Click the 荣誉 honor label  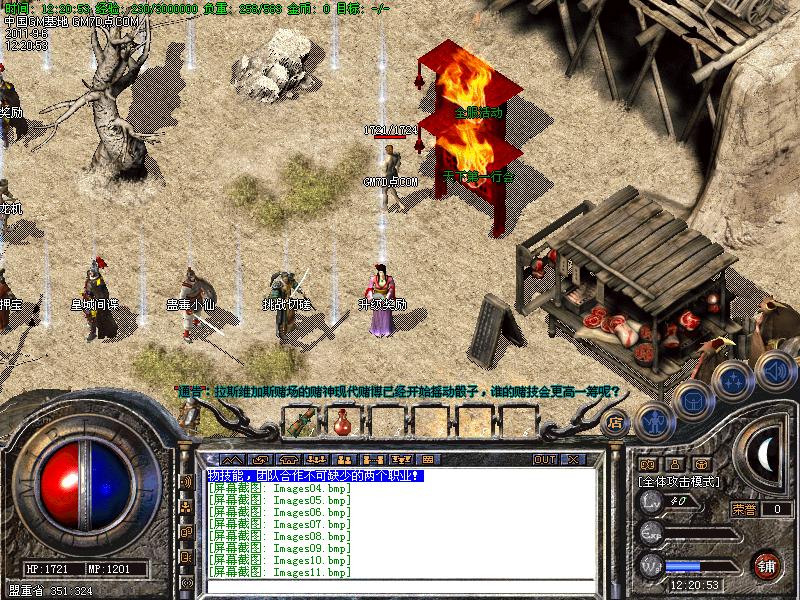[x=744, y=509]
